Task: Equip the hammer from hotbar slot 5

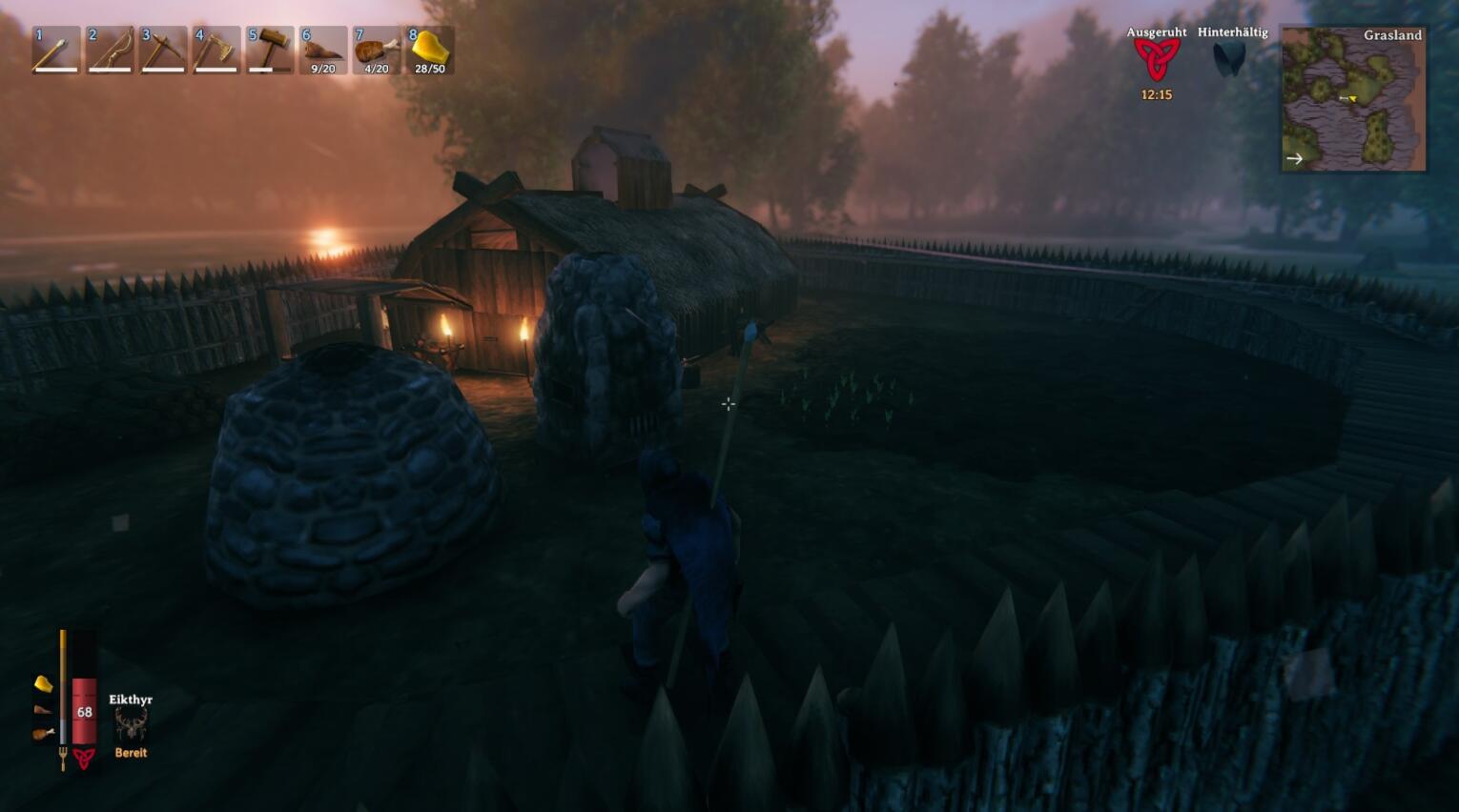Action: 269,51
